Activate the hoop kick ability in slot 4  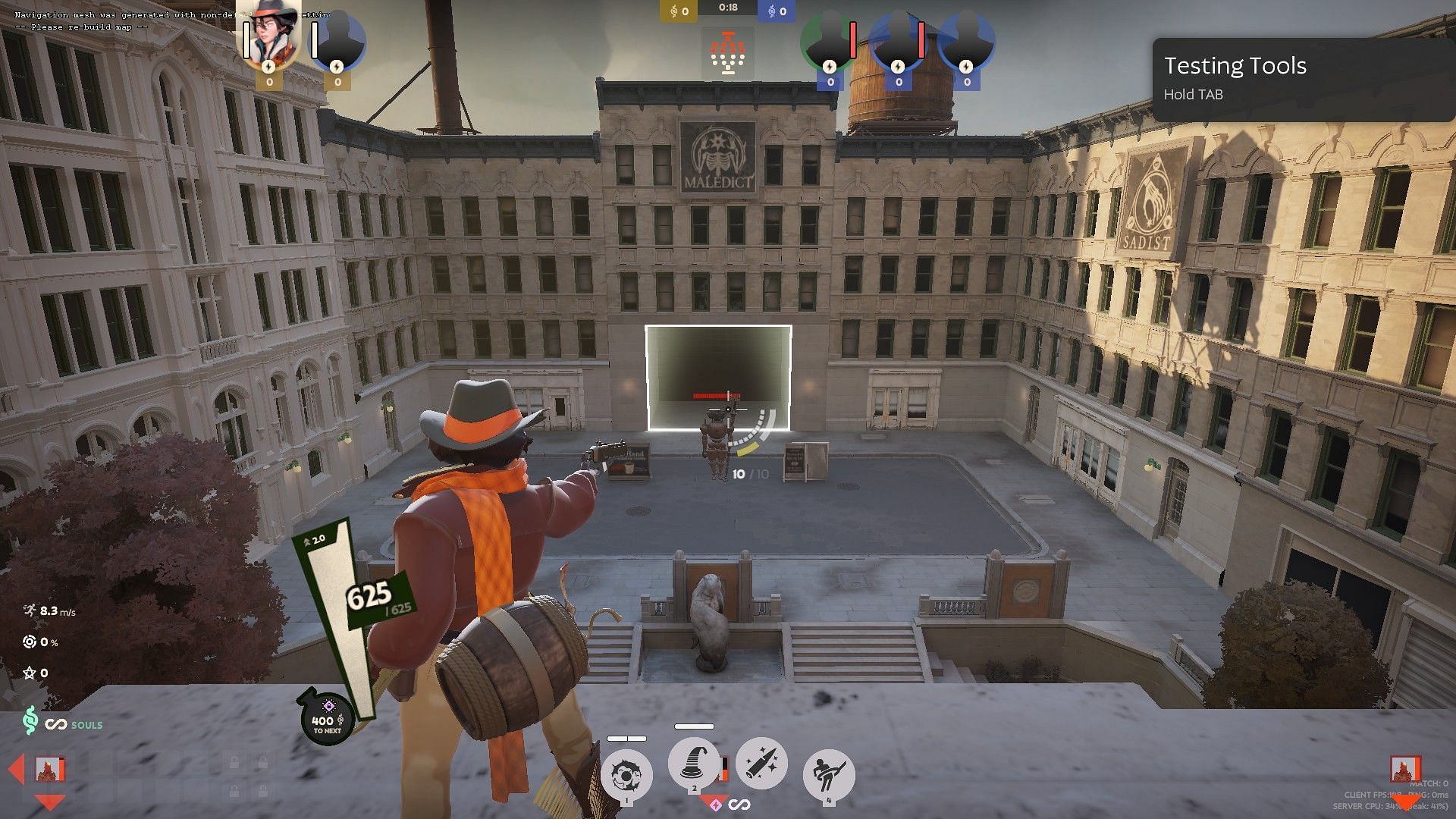[828, 775]
